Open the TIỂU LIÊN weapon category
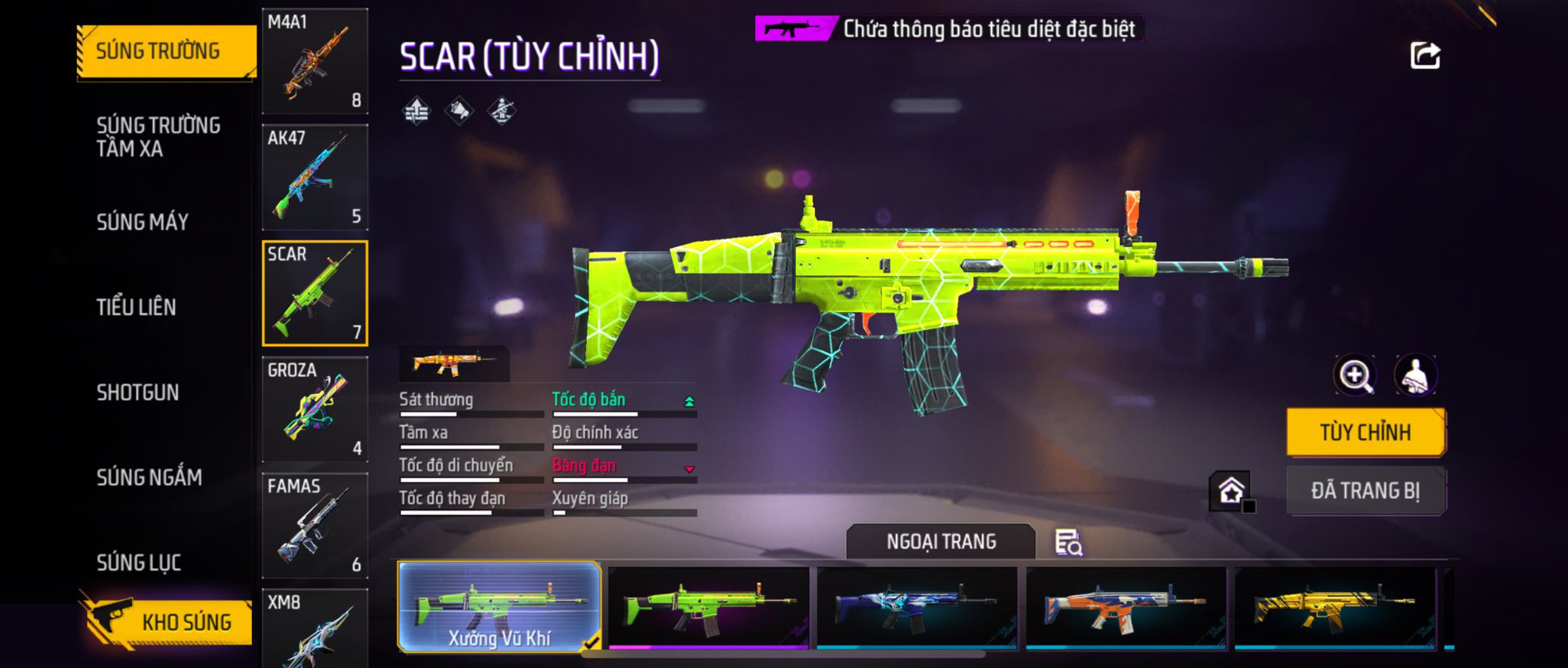This screenshot has height=668, width=1568. (136, 307)
